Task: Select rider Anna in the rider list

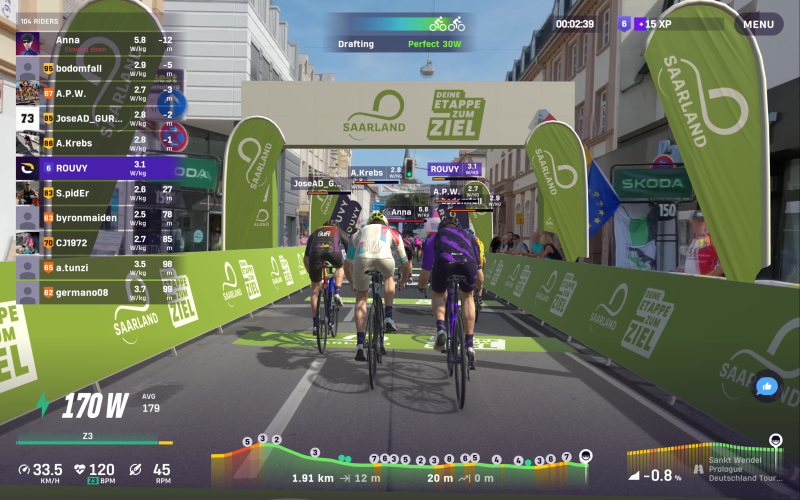Action: (x=97, y=42)
